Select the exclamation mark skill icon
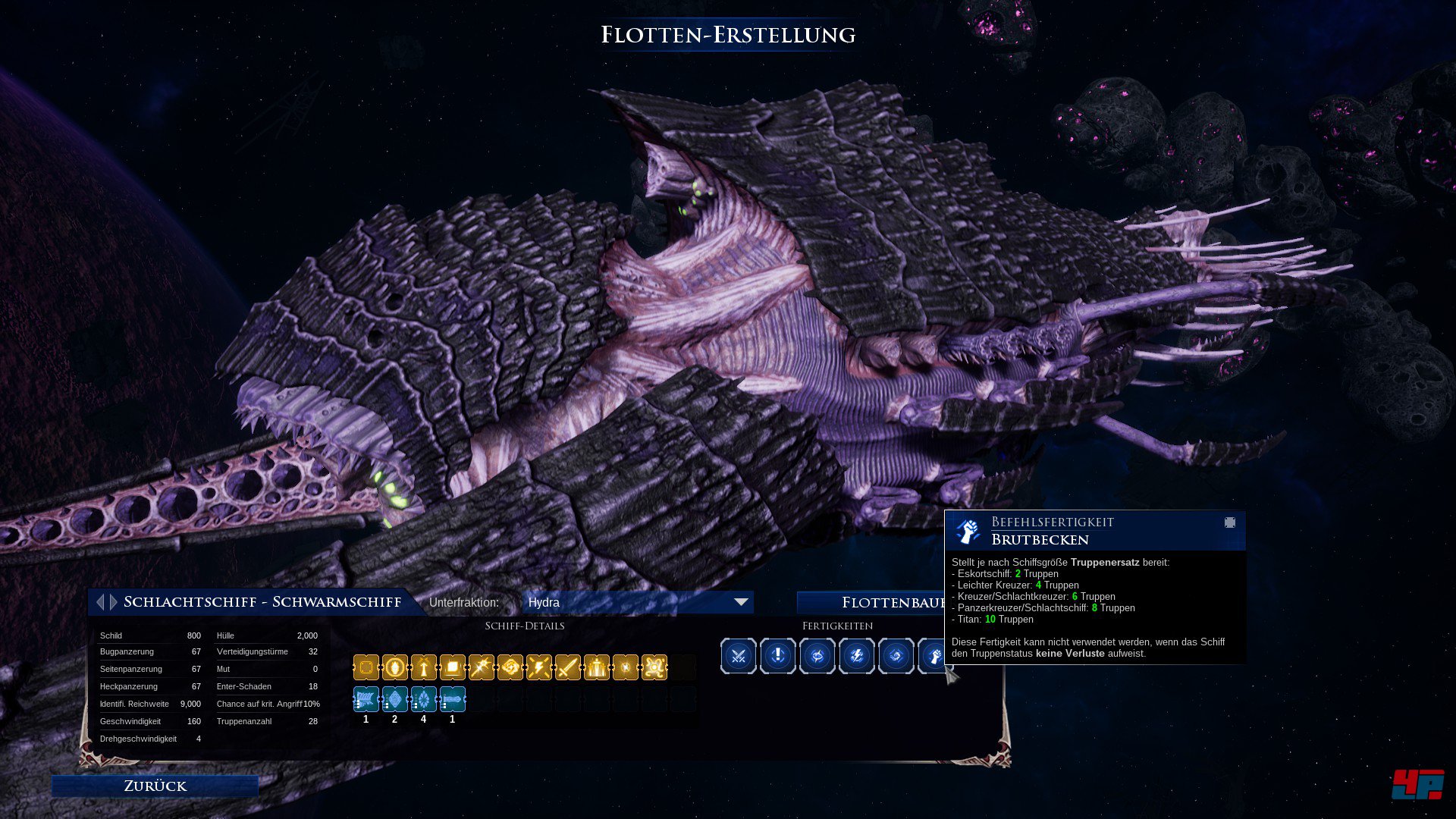 pos(778,656)
